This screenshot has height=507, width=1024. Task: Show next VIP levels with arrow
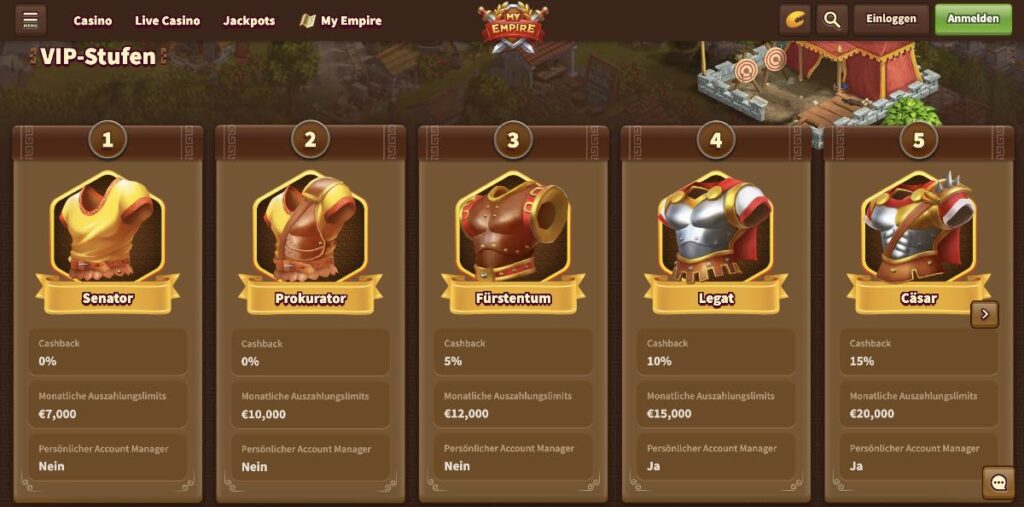(x=985, y=314)
